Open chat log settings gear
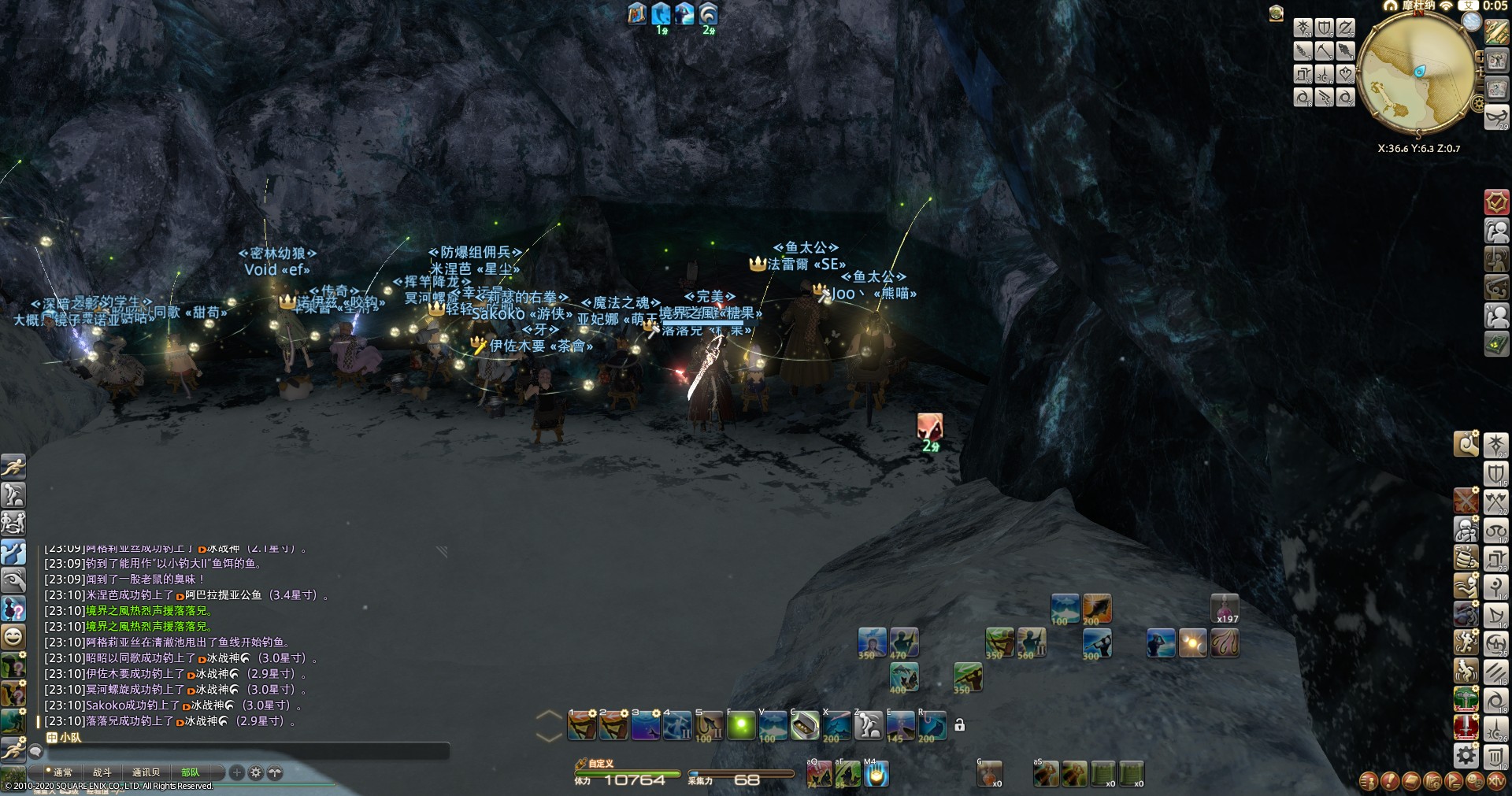The height and width of the screenshot is (796, 1512). [256, 772]
